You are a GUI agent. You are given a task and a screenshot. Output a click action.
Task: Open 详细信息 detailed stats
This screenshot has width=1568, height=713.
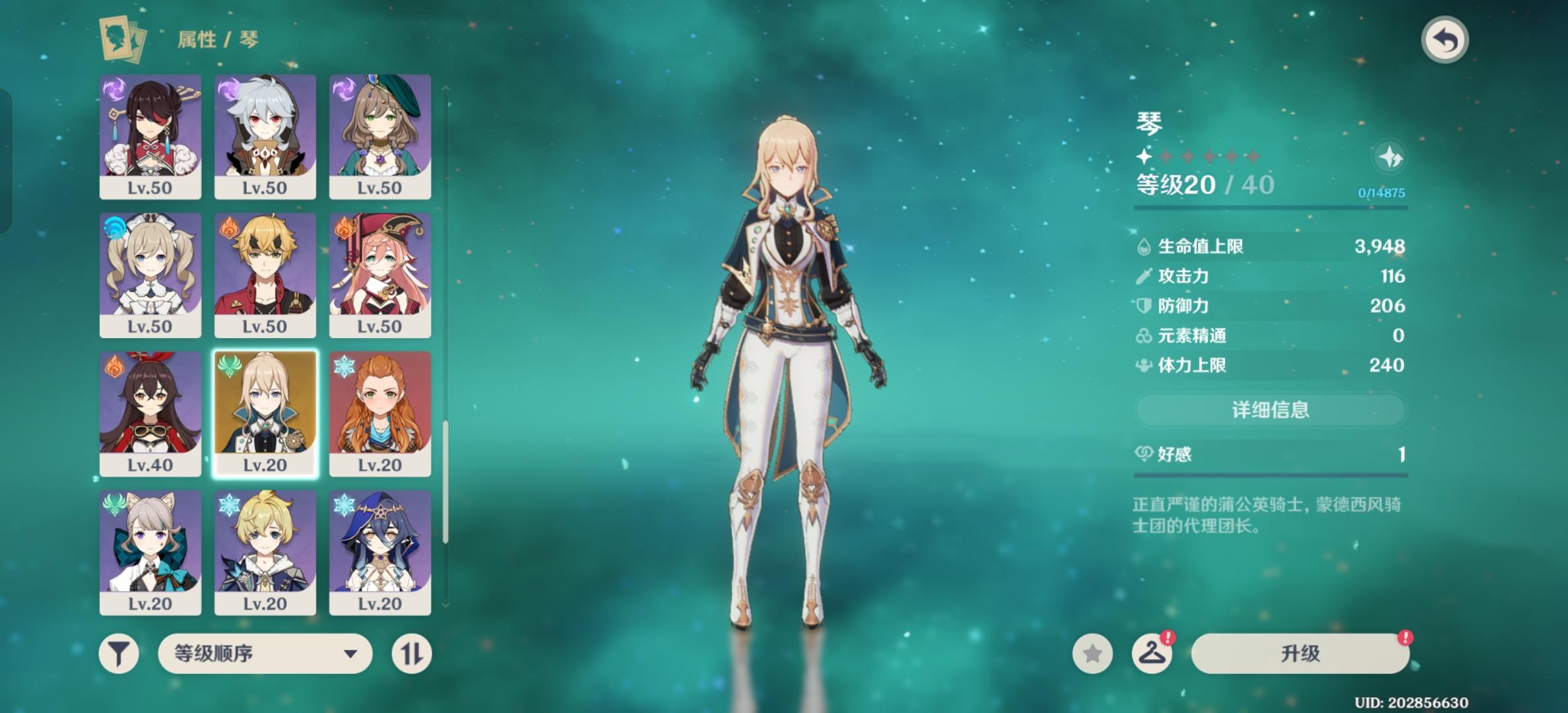point(1270,410)
